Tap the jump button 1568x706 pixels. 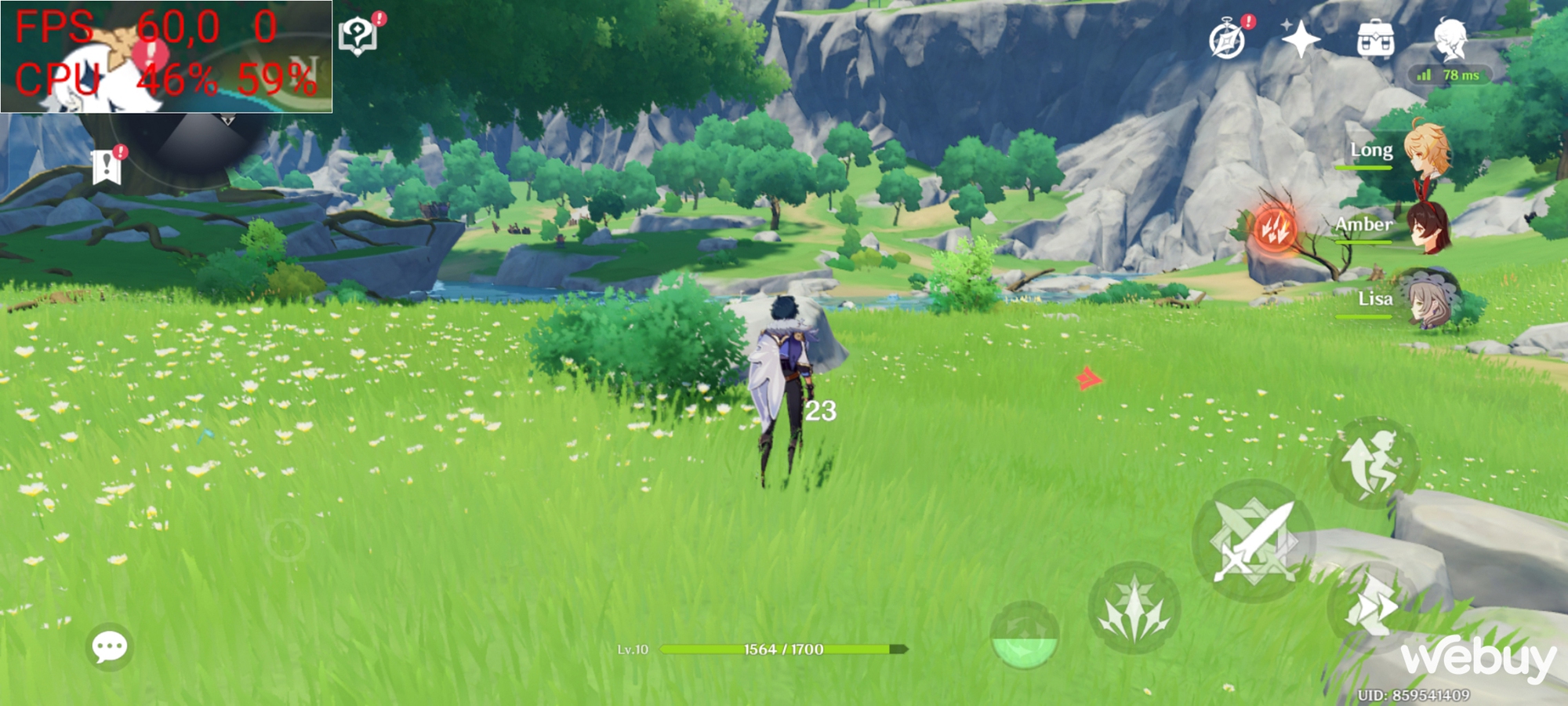click(1372, 463)
